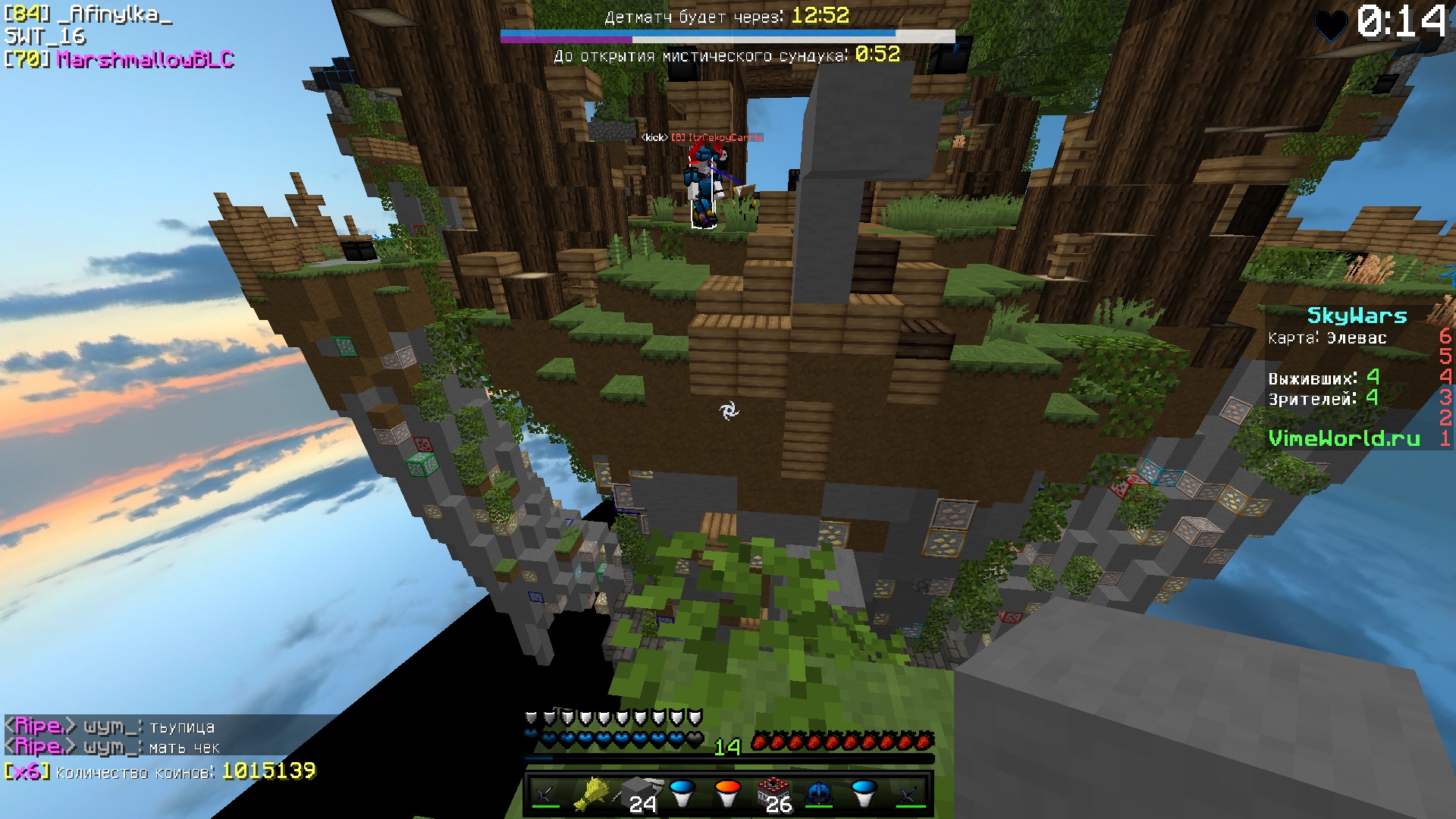
Task: Choose the stone block stack of 24
Action: tap(637, 794)
